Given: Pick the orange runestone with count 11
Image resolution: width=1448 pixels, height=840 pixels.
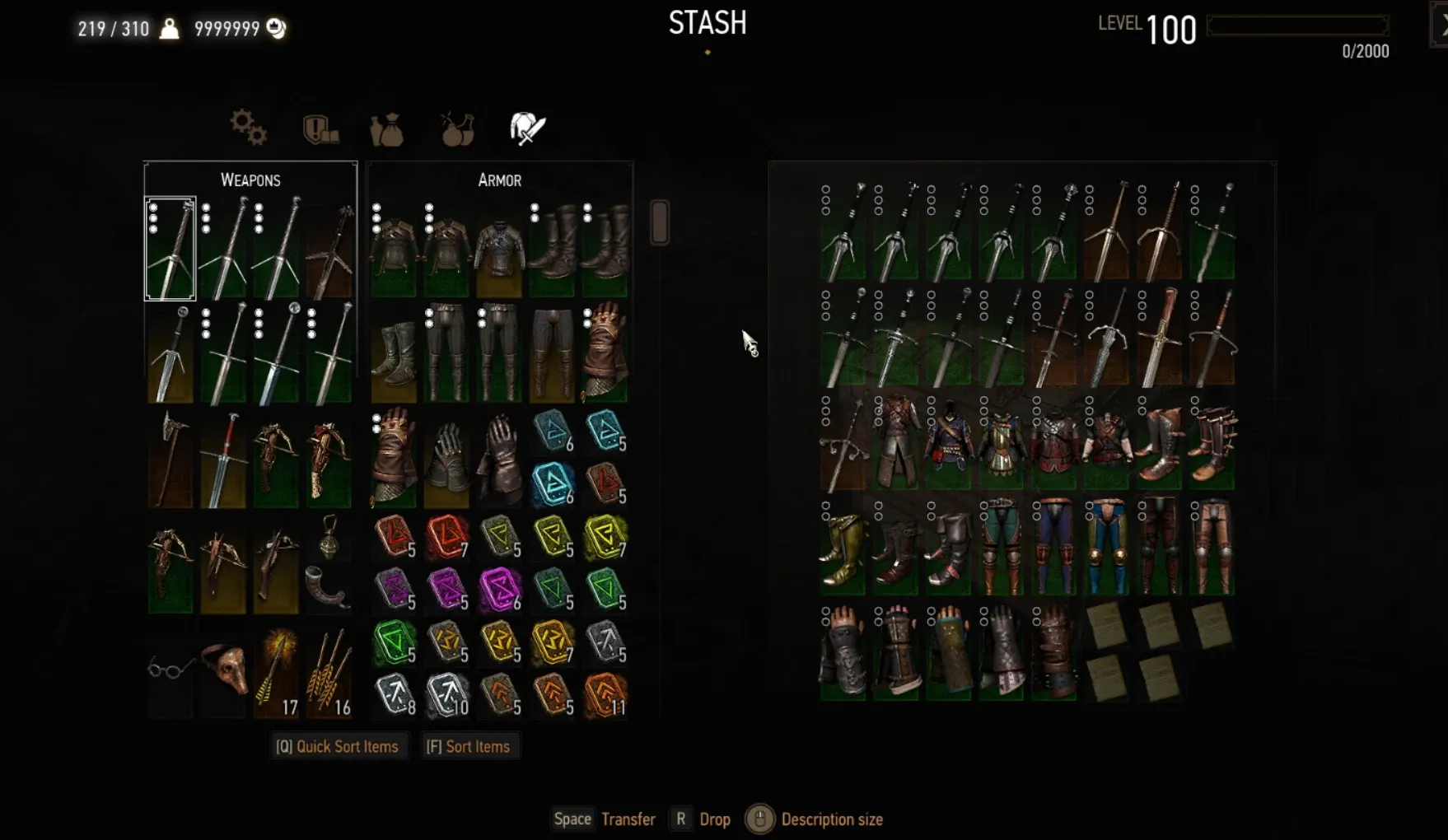Looking at the screenshot, I should coord(605,693).
